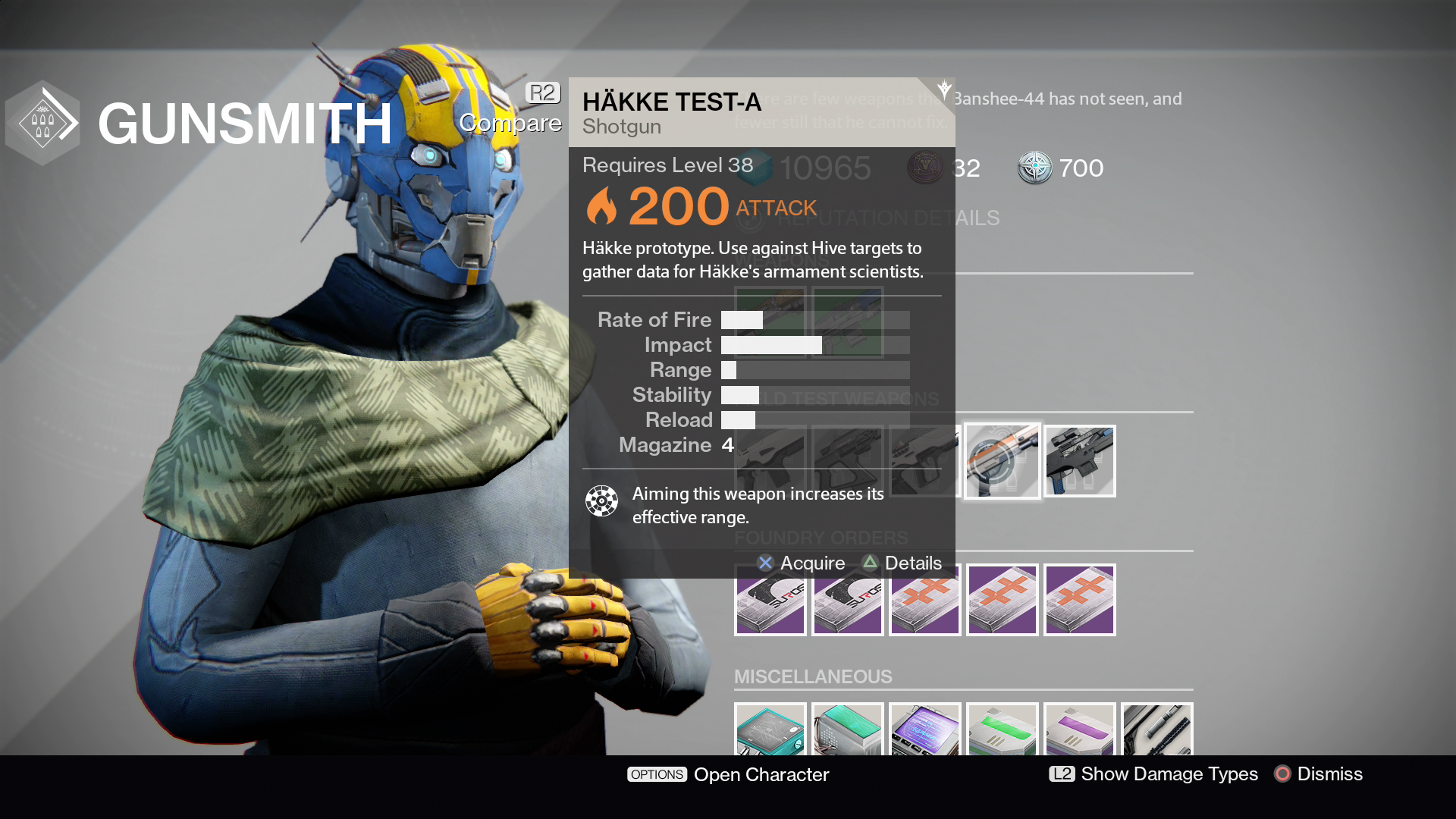Screen dimensions: 1456x819
Task: Select the black weapon parts bundle
Action: [1157, 730]
